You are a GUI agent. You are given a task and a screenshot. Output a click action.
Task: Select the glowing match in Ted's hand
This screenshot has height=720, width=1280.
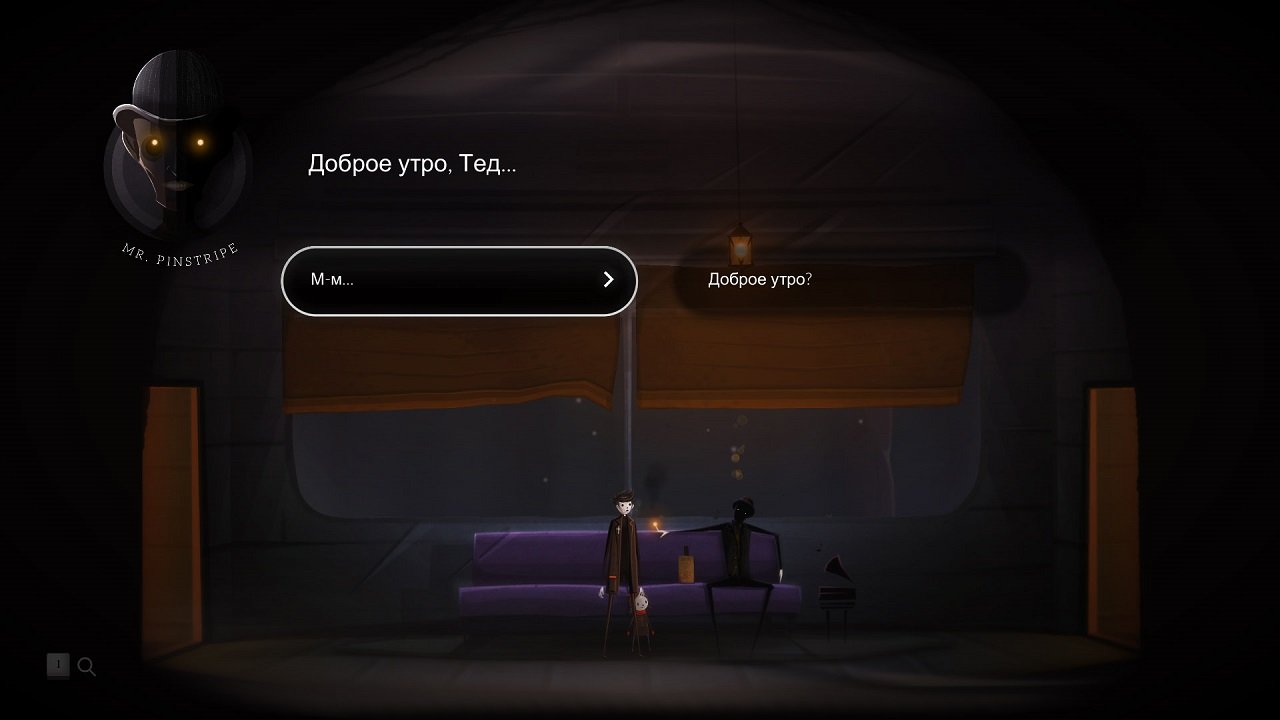[655, 525]
